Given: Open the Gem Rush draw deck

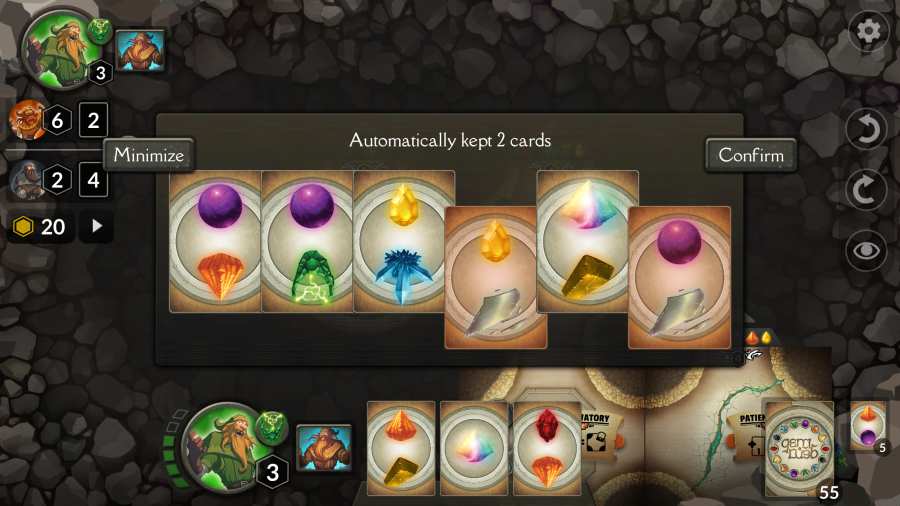Looking at the screenshot, I should [799, 448].
